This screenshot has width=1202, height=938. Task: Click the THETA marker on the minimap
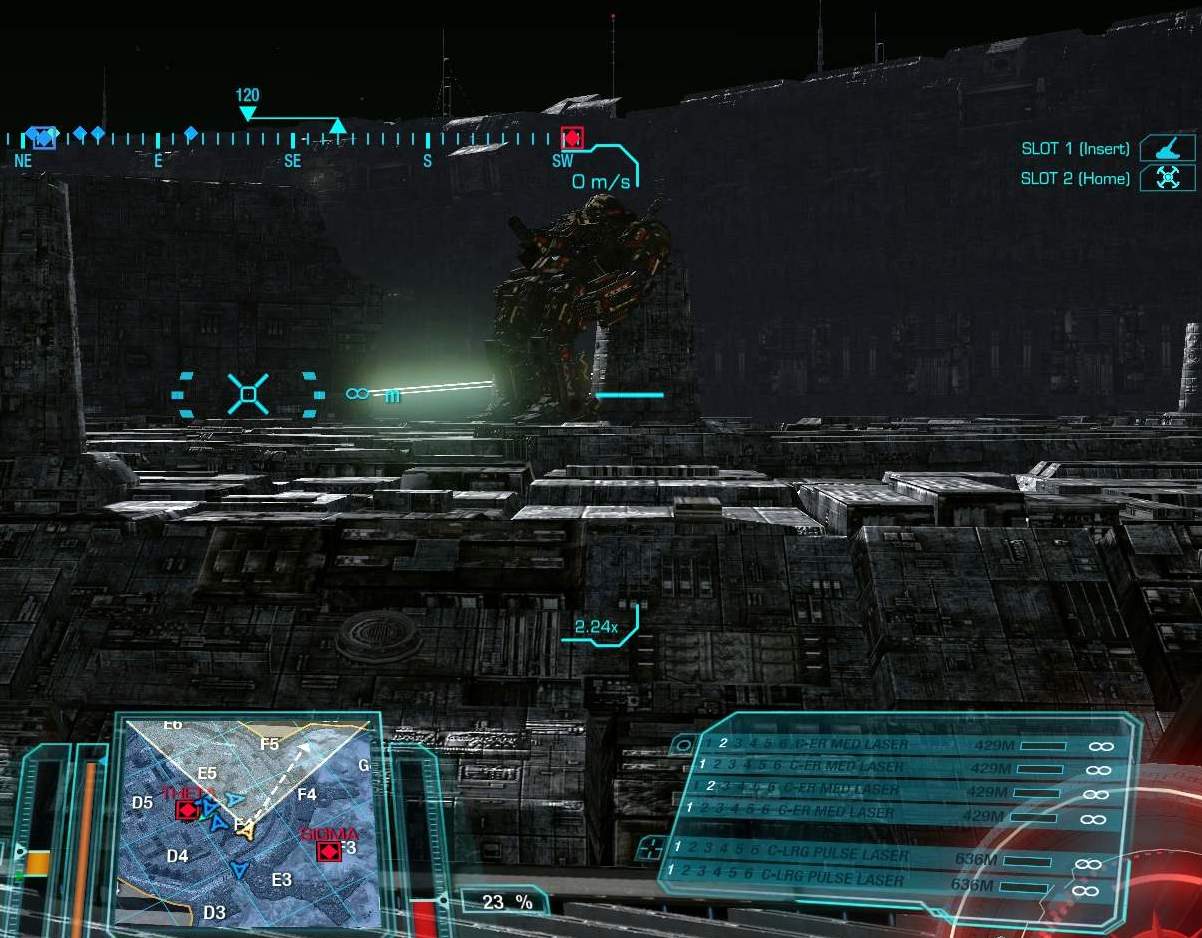[x=186, y=809]
